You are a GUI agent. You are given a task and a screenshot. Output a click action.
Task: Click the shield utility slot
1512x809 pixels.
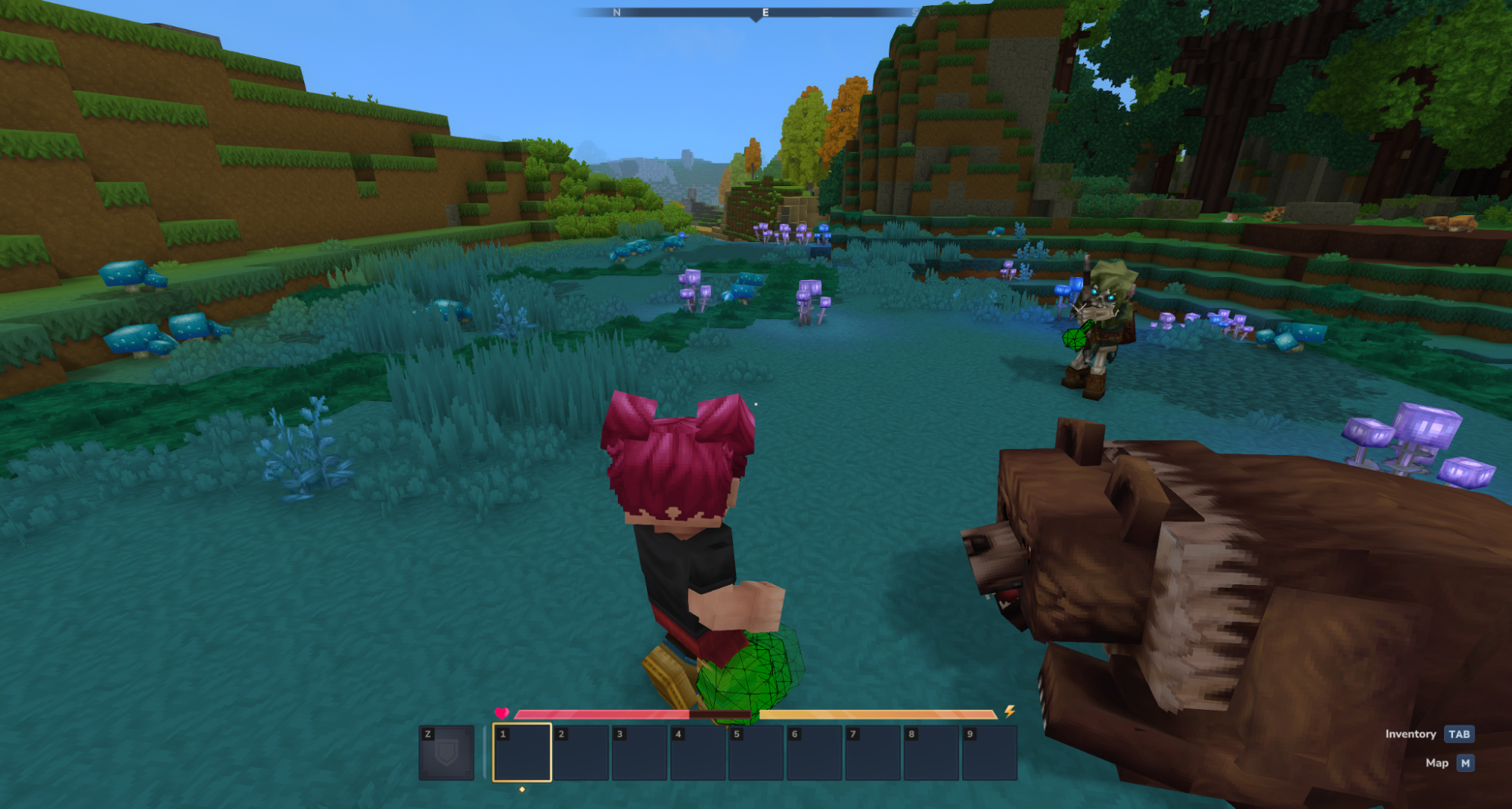point(446,752)
